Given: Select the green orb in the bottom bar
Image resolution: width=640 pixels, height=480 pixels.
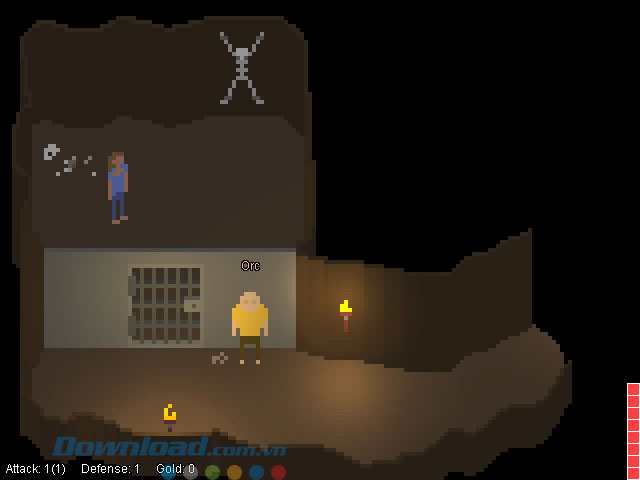Looking at the screenshot, I should point(212,472).
